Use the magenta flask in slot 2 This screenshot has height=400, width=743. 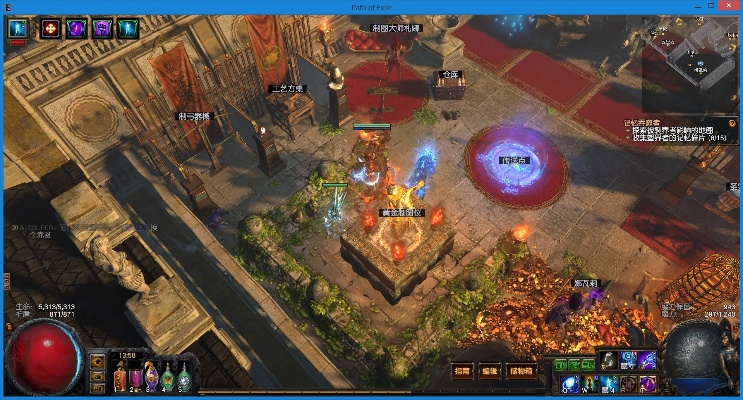pos(135,378)
